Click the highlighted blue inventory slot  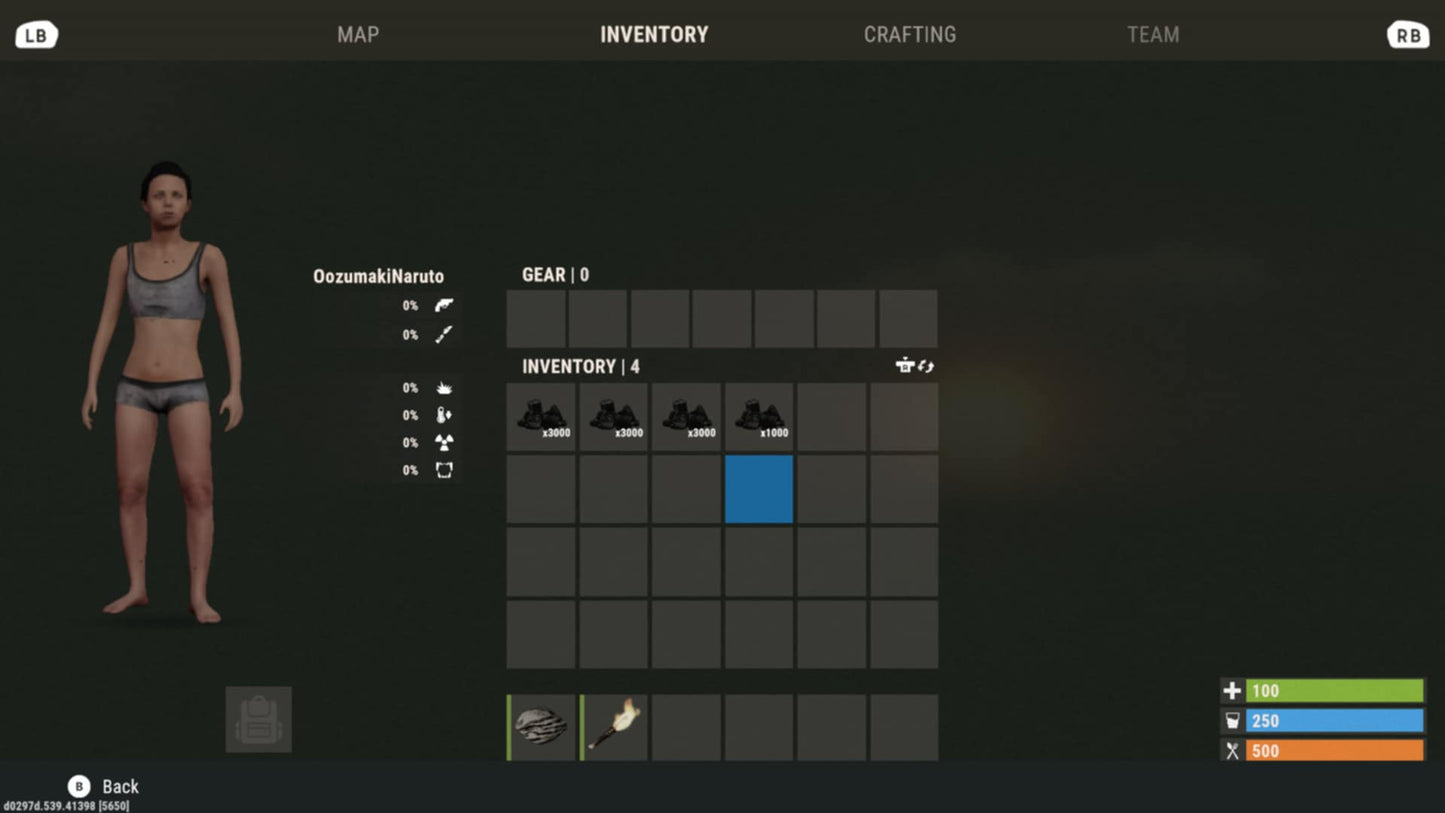(759, 489)
